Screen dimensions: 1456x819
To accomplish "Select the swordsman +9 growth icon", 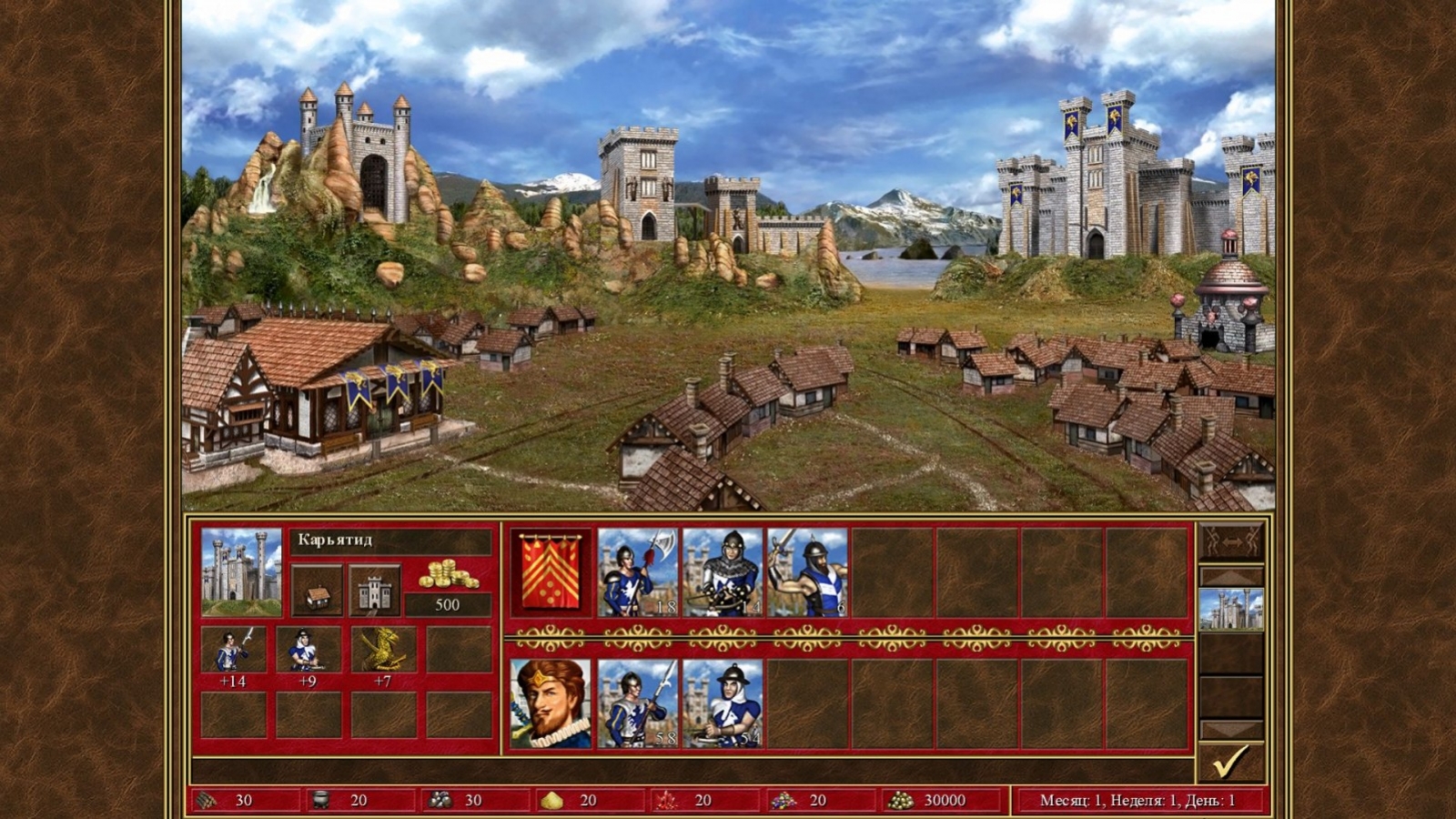I will [310, 651].
